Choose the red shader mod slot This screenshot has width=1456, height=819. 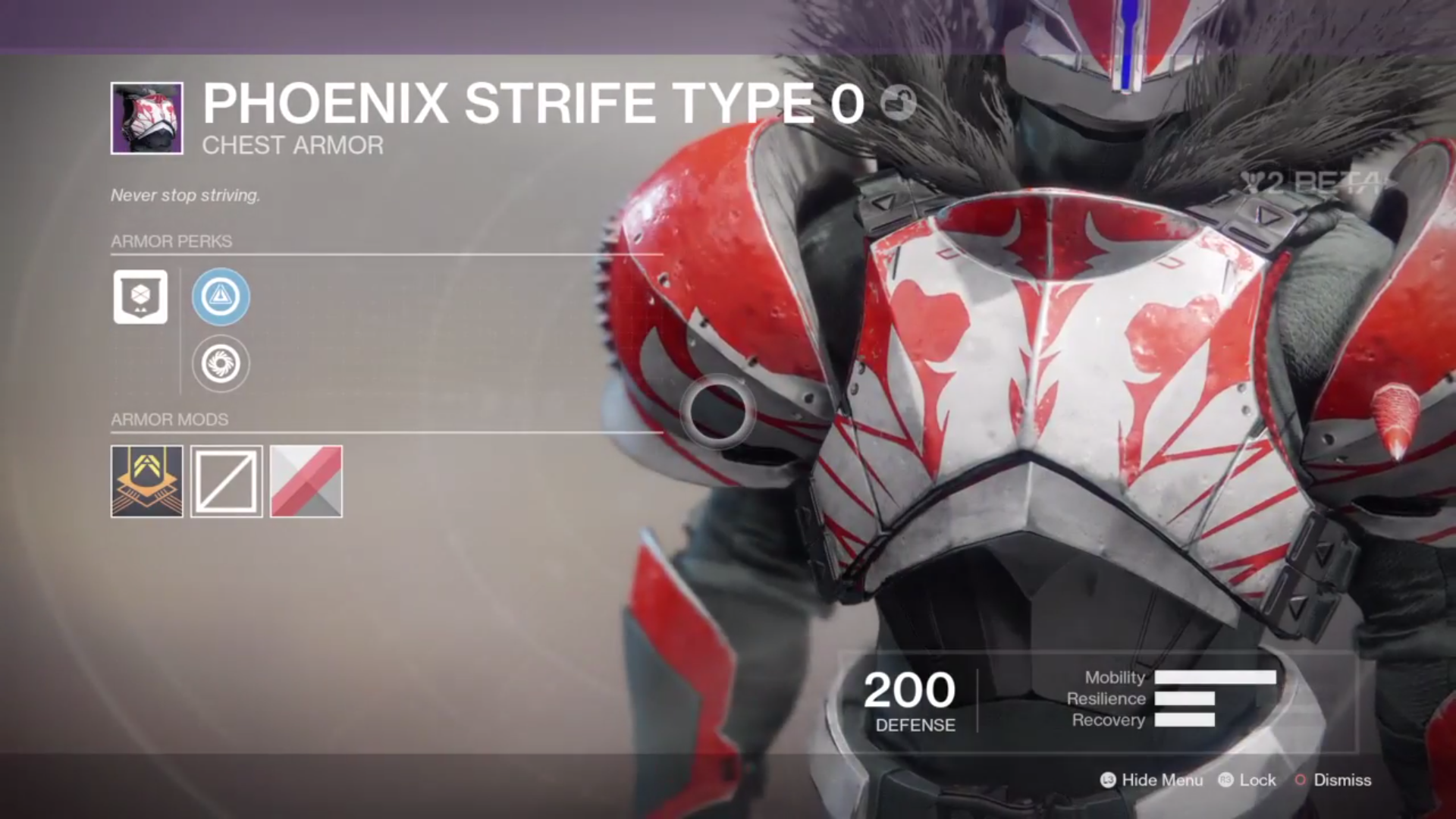[306, 482]
